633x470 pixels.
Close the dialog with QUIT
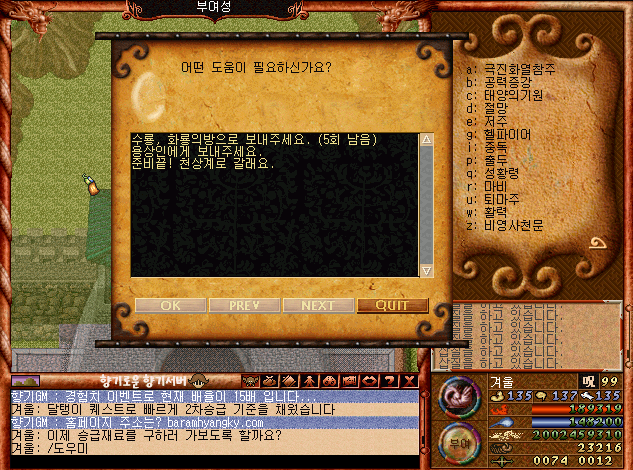392,305
